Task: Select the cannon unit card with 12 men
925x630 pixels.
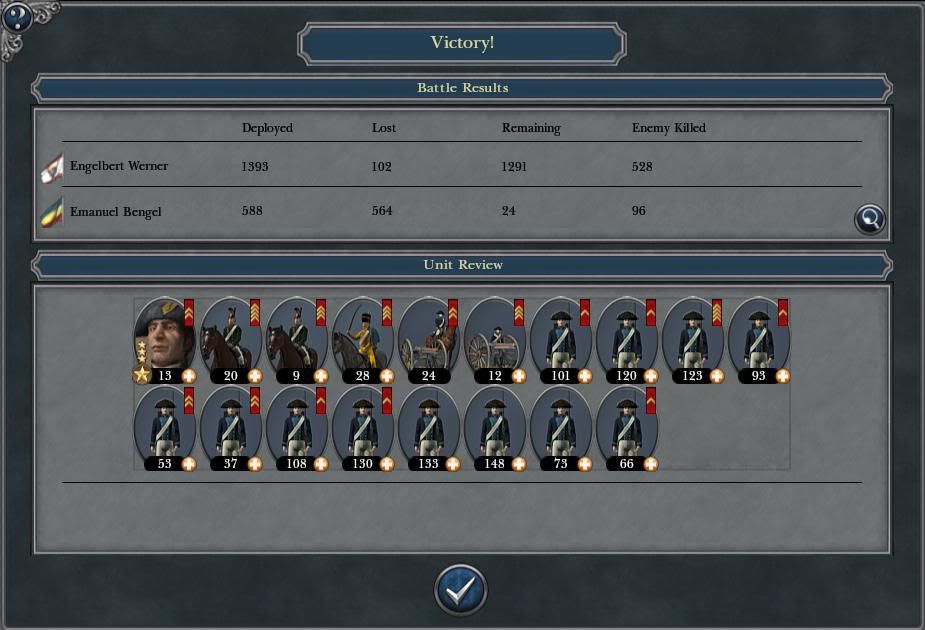Action: click(x=495, y=339)
